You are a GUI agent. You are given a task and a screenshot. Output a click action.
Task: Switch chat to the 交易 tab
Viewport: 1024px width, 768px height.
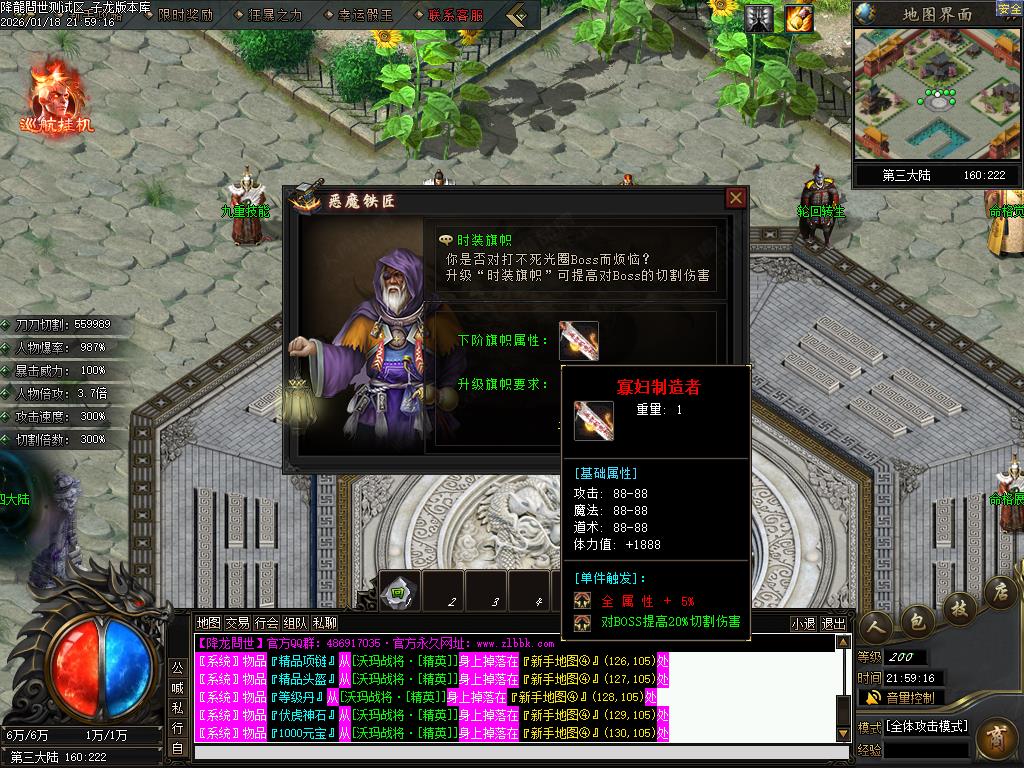click(x=237, y=623)
